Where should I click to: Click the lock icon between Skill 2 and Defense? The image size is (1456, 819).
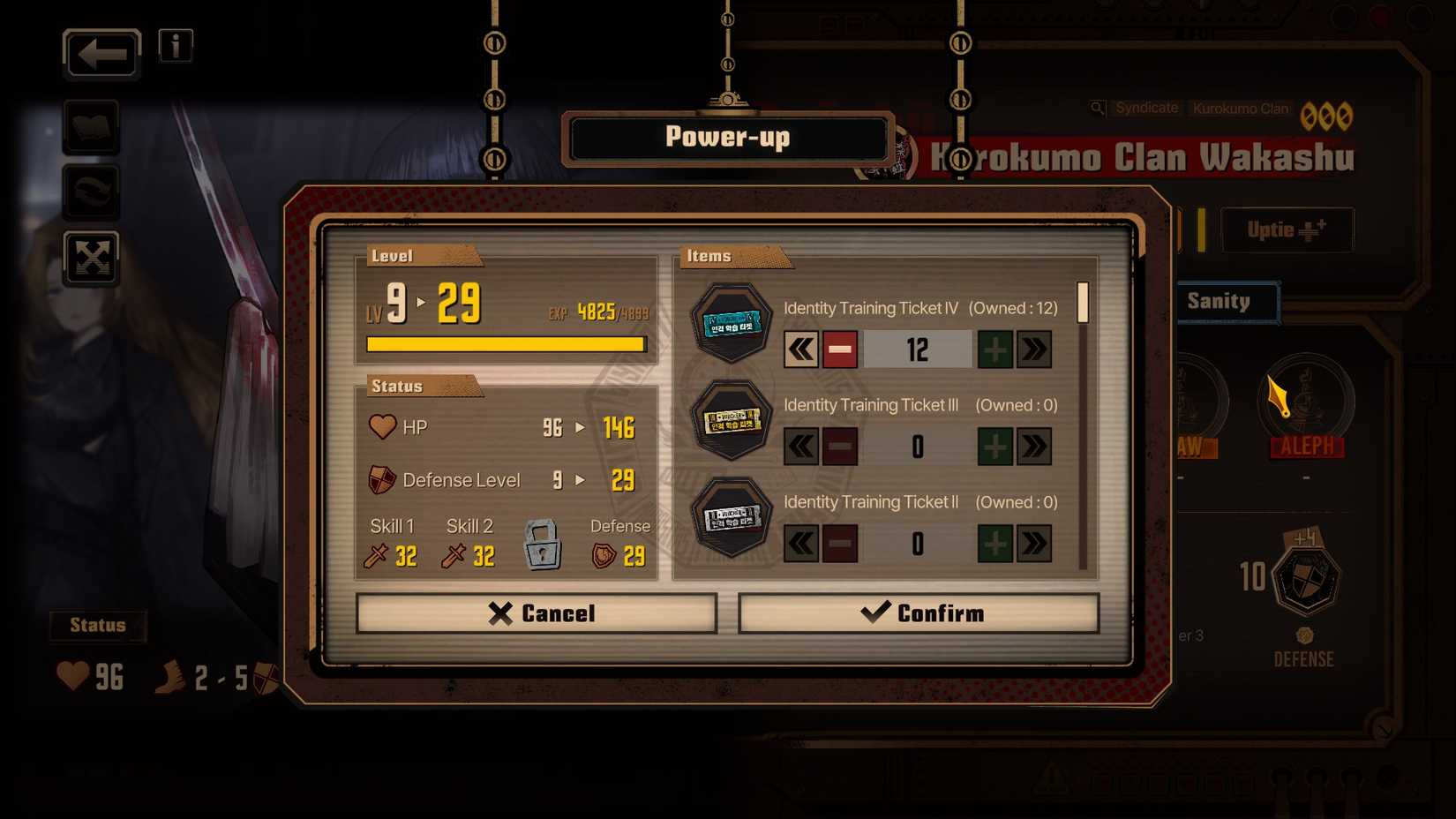click(543, 547)
